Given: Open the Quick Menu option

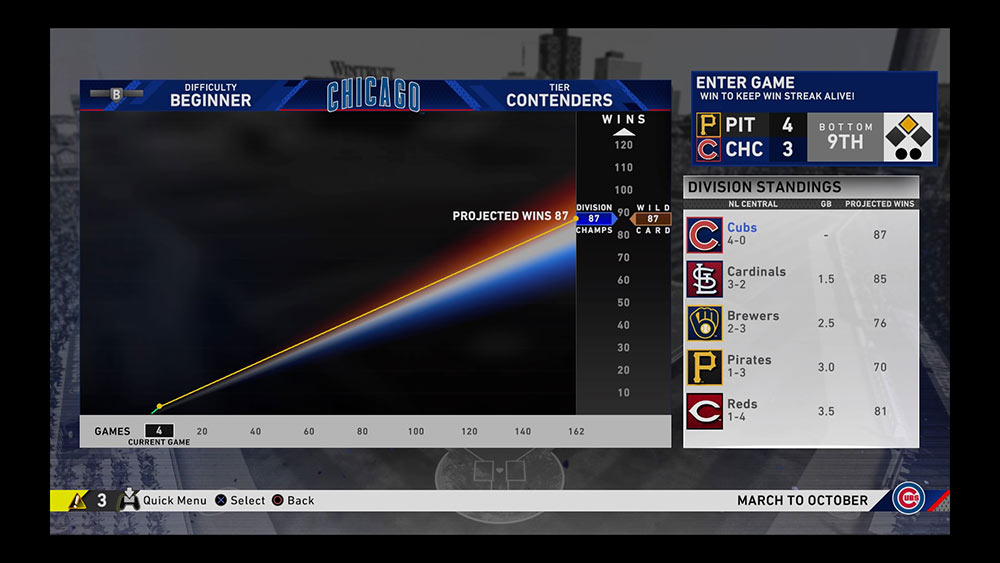Looking at the screenshot, I should tap(163, 500).
